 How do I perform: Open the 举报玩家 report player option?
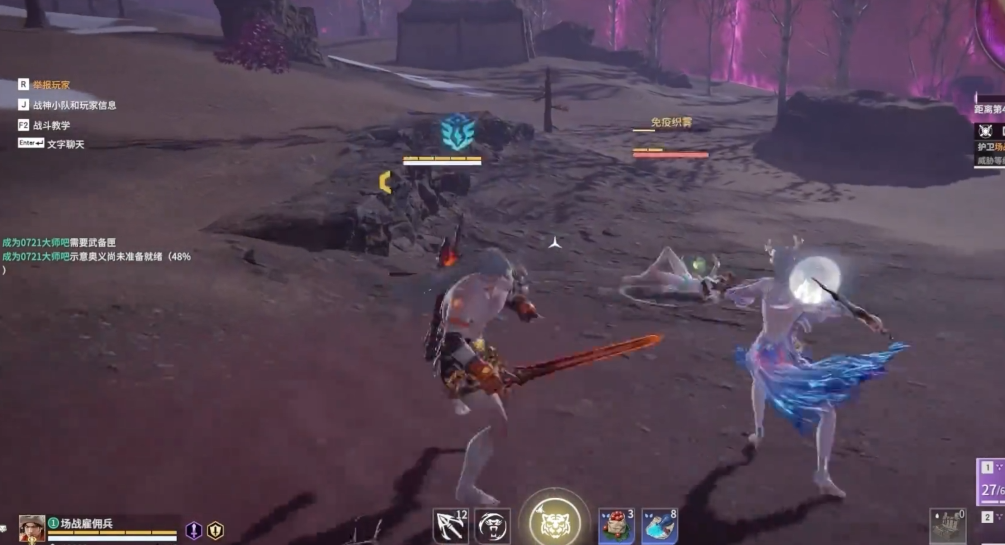click(x=50, y=86)
